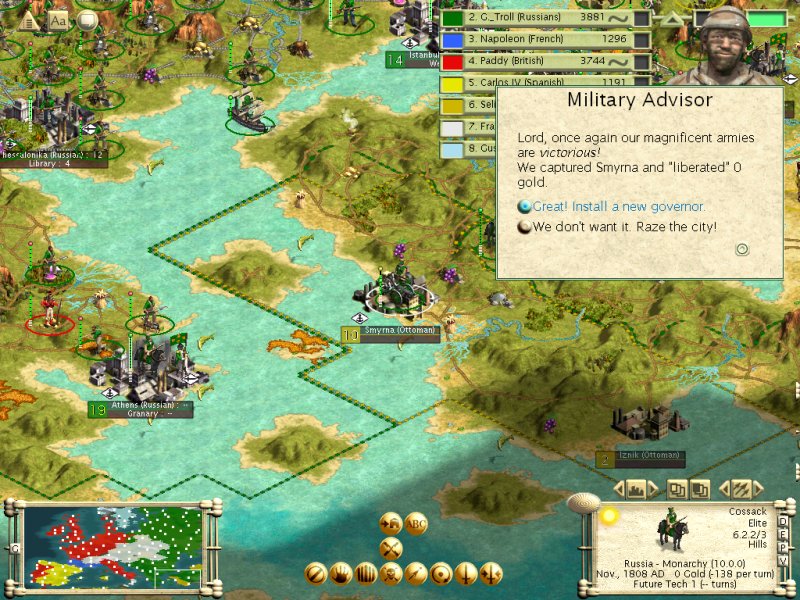Choose "Great! Install a new governor"
This screenshot has width=800, height=600.
(x=618, y=207)
